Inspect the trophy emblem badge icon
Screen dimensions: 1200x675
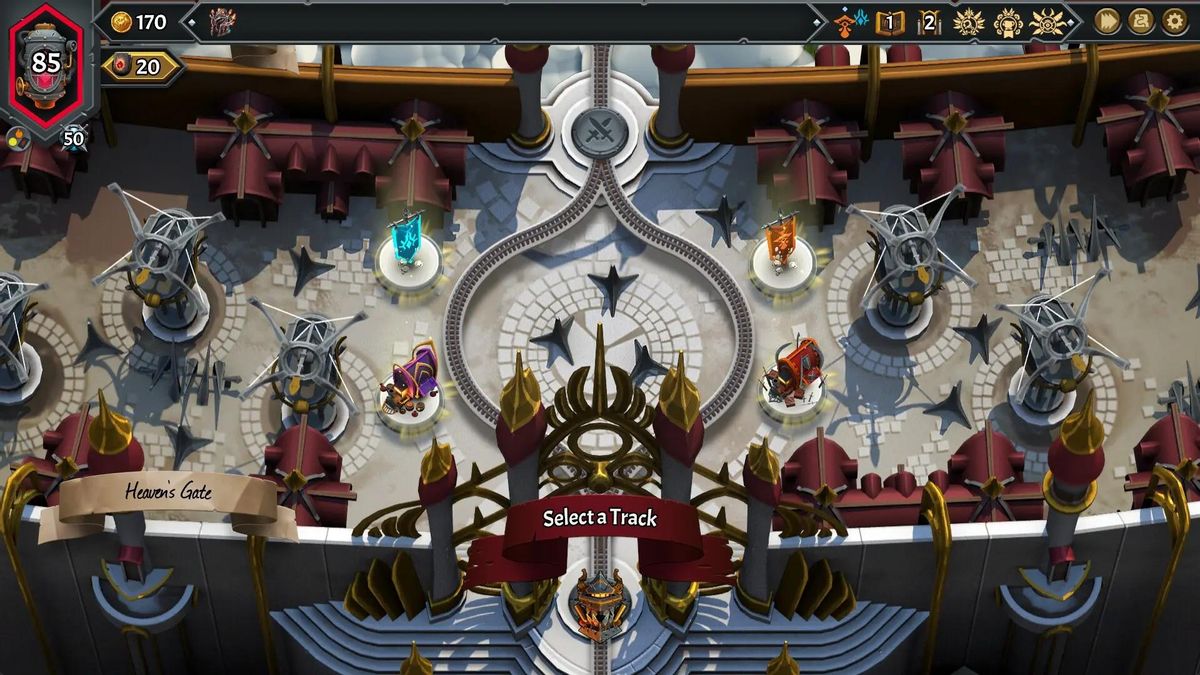[x=1007, y=22]
